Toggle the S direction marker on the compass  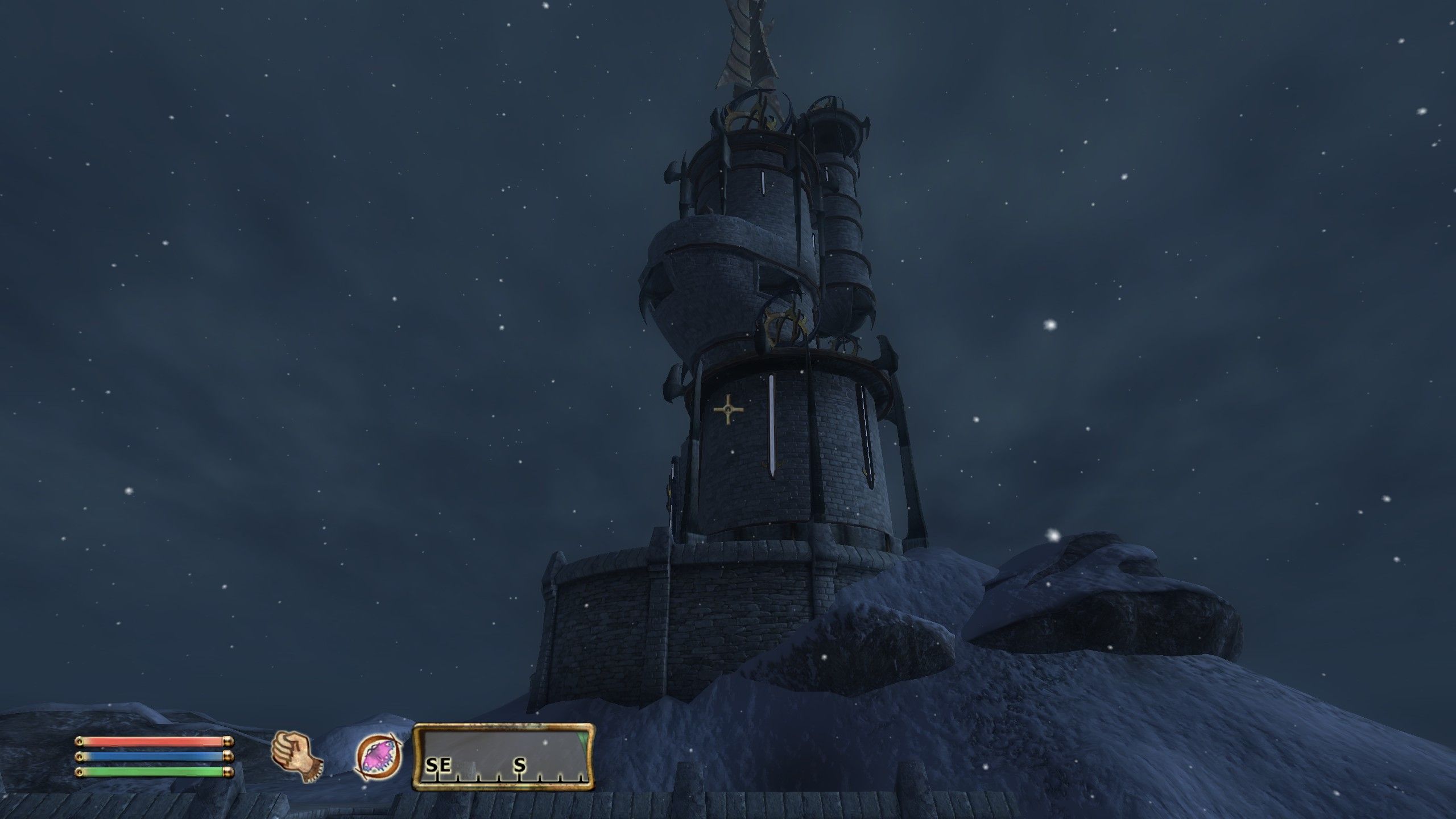(519, 766)
